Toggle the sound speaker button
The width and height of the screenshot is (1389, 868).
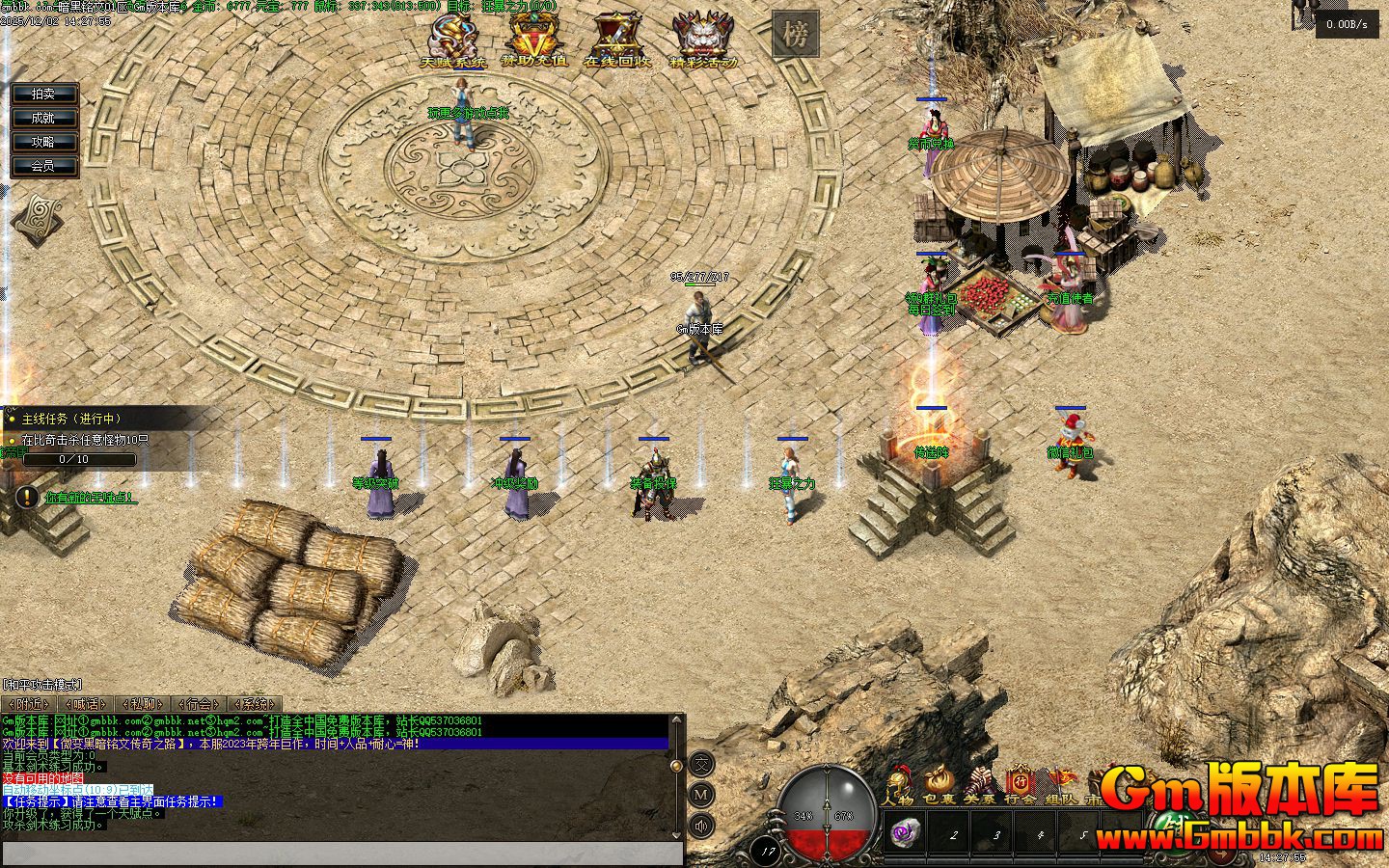701,826
